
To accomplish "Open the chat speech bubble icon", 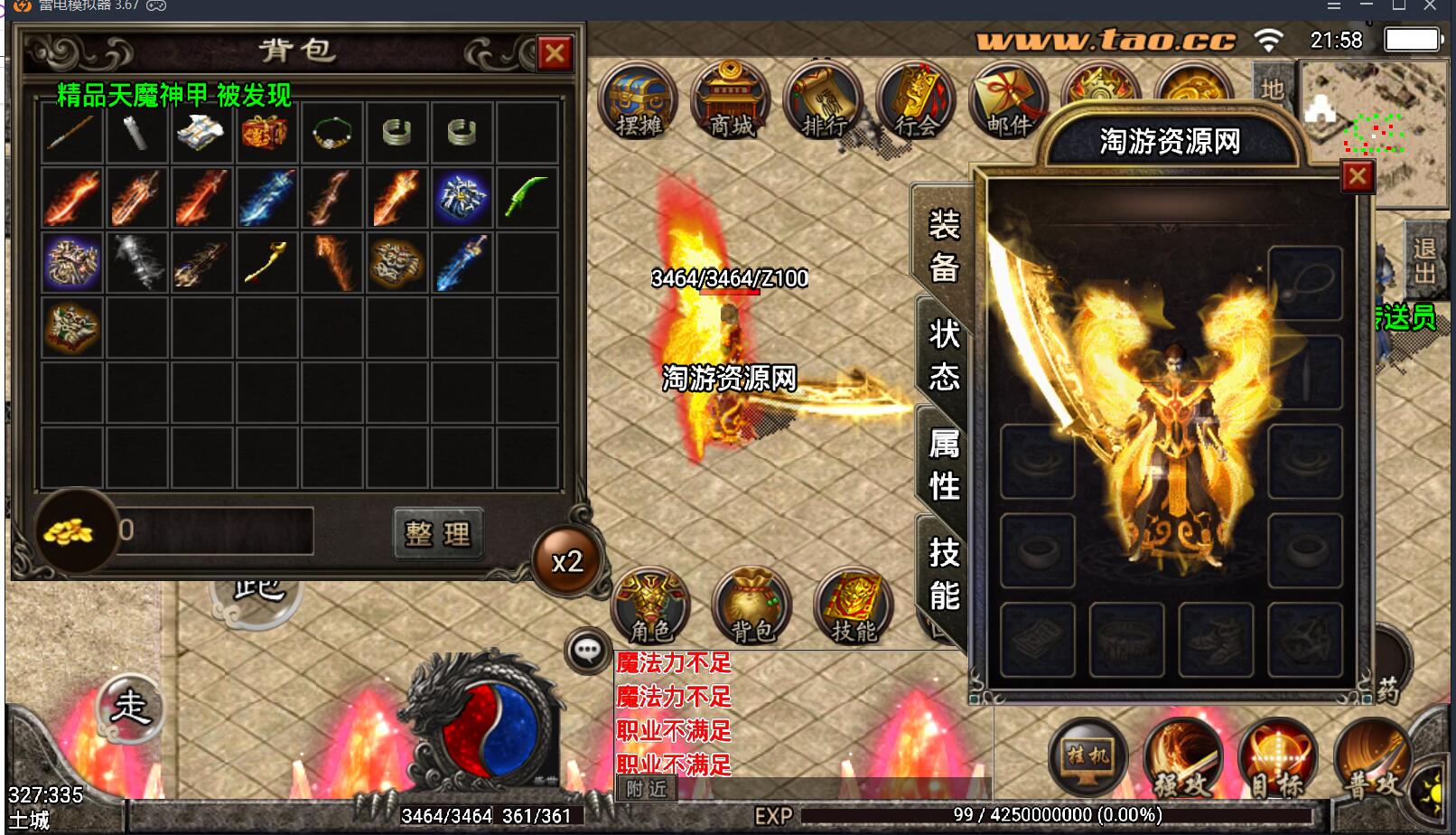I will pyautogui.click(x=588, y=650).
